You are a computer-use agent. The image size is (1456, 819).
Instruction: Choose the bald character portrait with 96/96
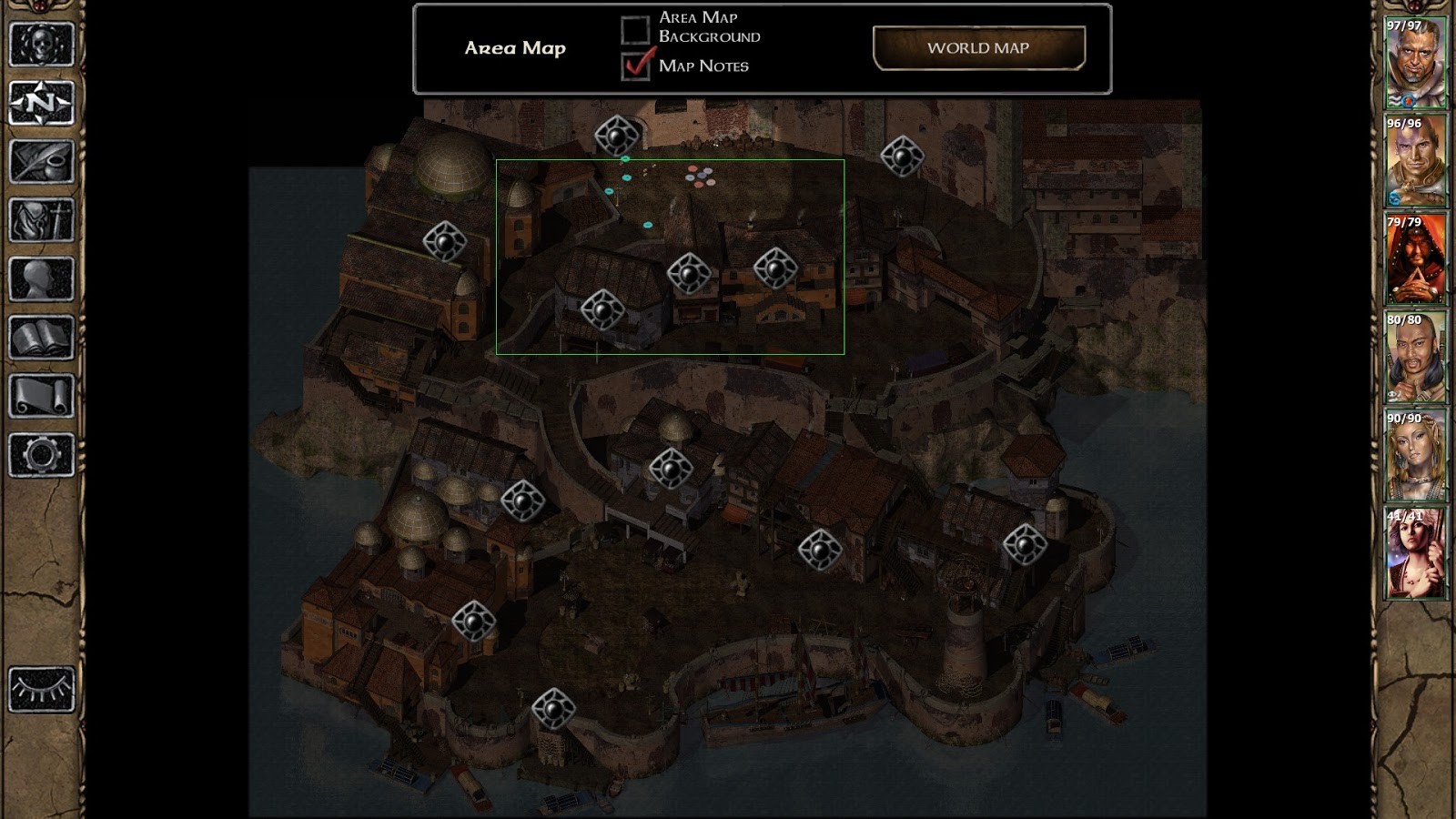point(1415,161)
